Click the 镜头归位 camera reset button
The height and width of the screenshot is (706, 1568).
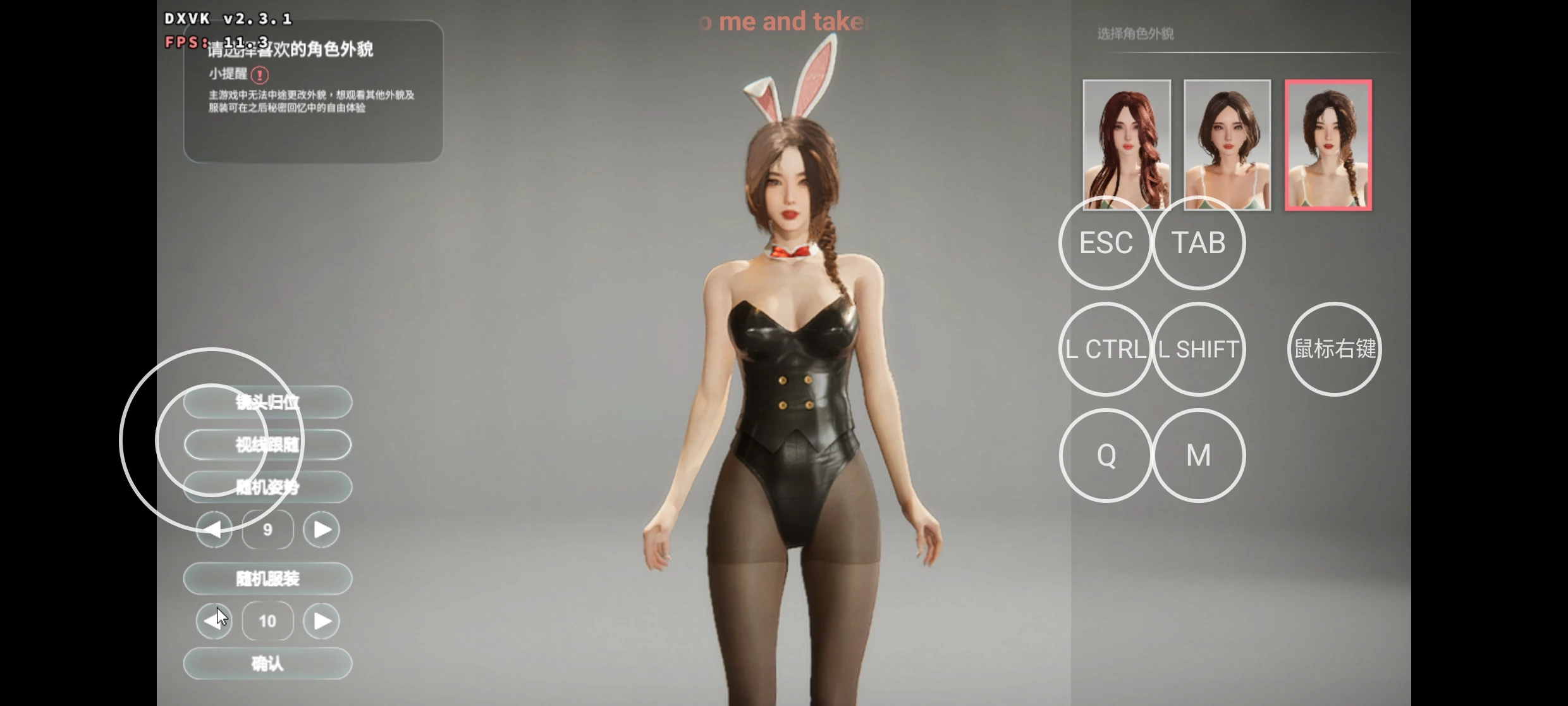click(x=267, y=402)
